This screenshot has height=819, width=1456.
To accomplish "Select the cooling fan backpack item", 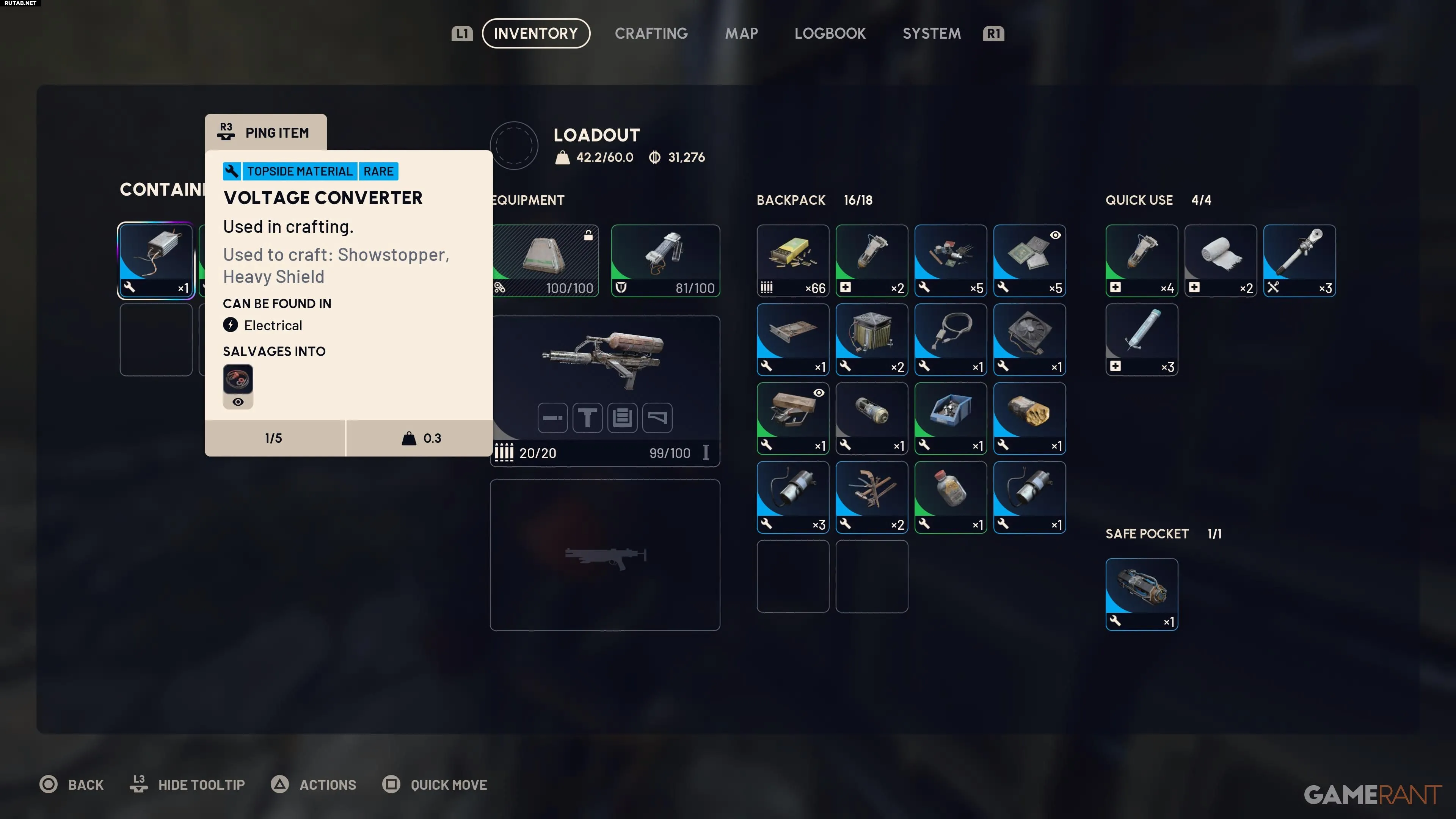I will (1029, 339).
